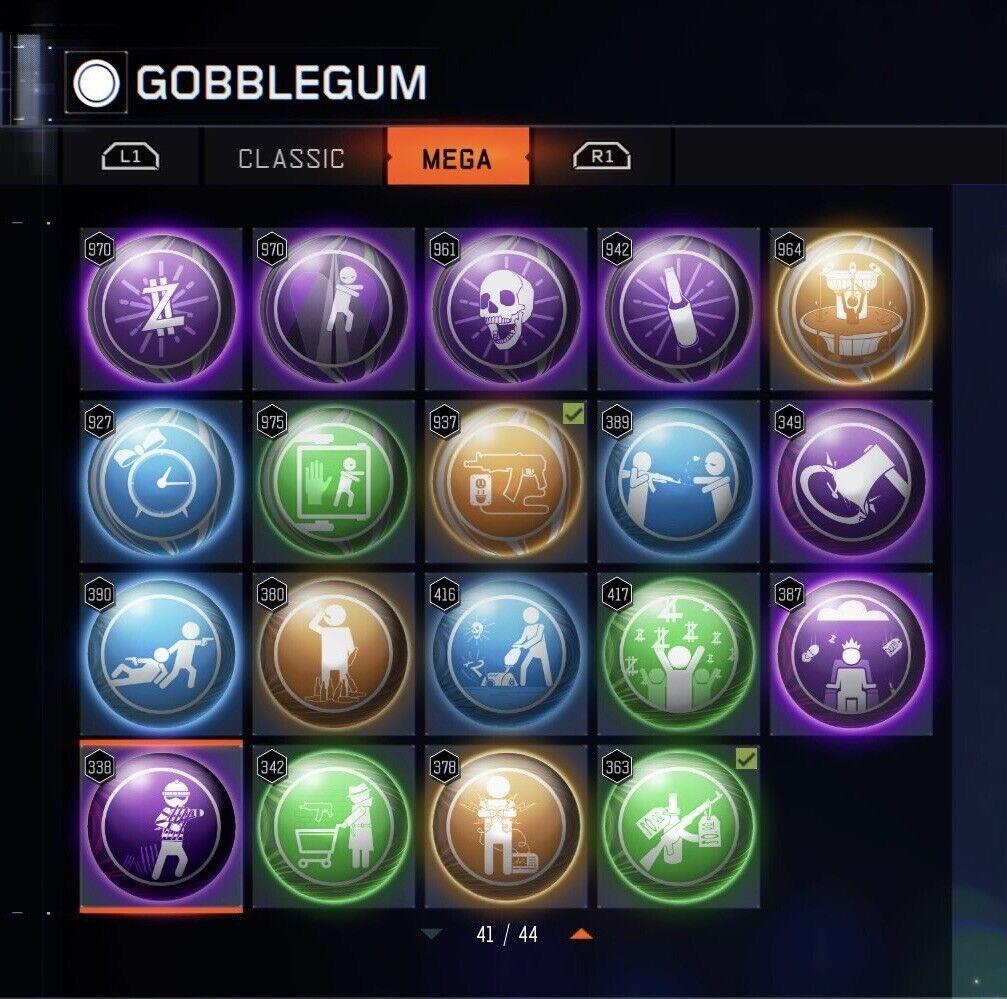Choose the green hand-and-zombie gobblegum
The image size is (1007, 999).
pos(334,481)
